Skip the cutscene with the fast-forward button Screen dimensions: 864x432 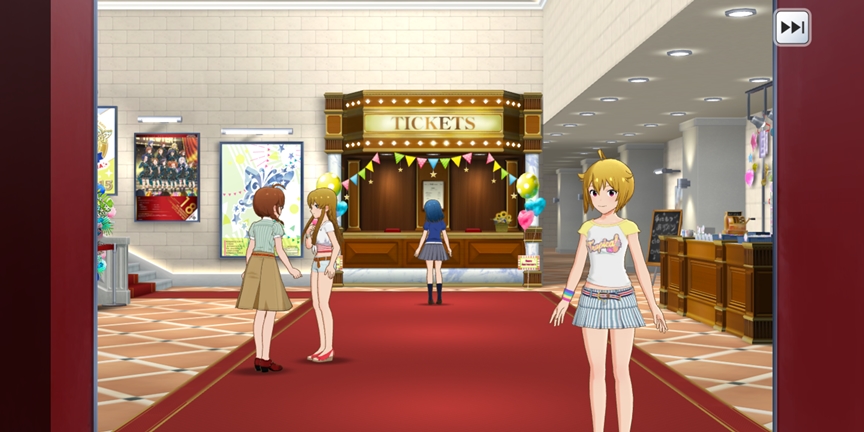pos(792,27)
